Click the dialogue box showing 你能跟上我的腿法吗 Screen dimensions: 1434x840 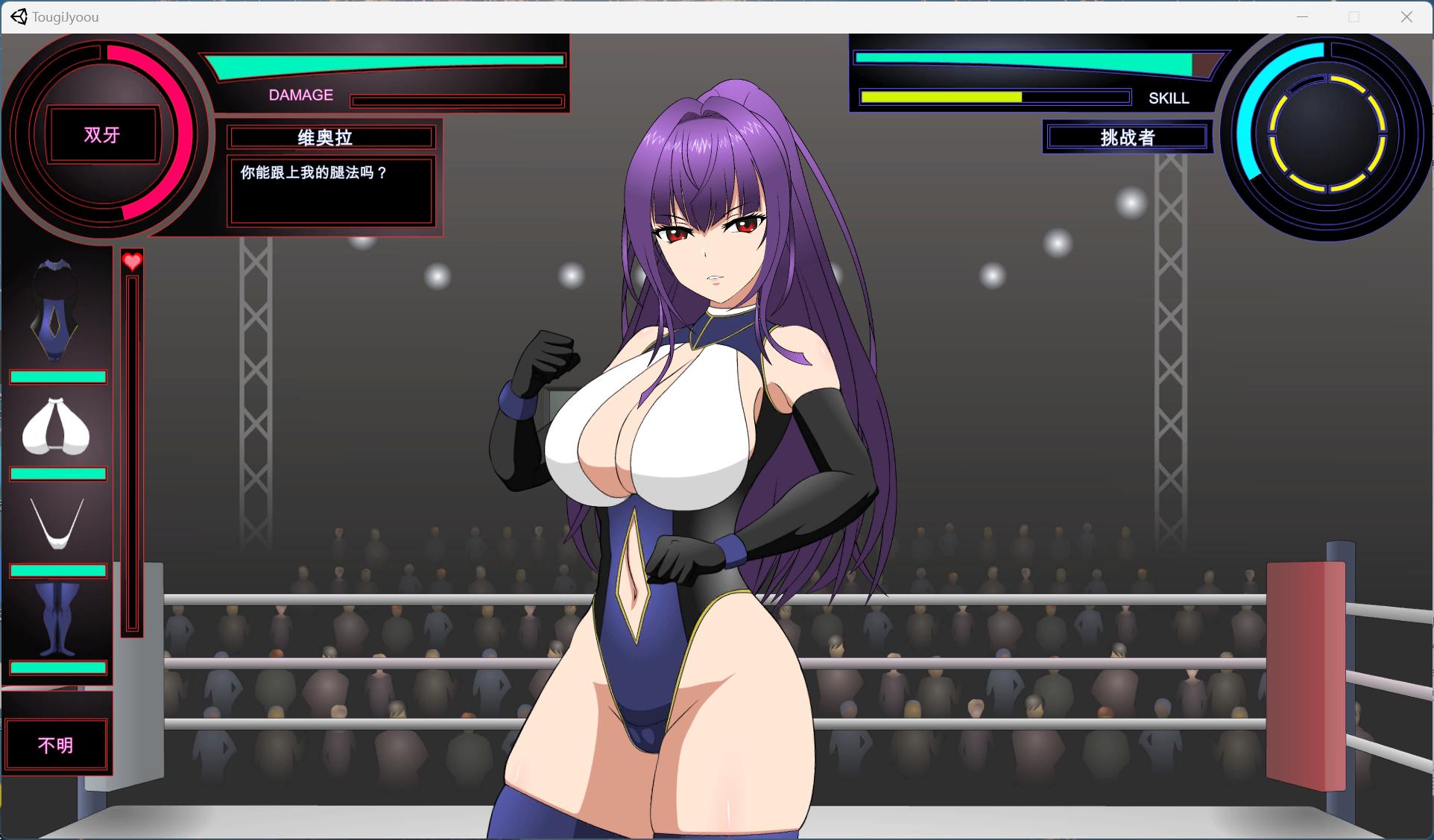click(x=330, y=192)
